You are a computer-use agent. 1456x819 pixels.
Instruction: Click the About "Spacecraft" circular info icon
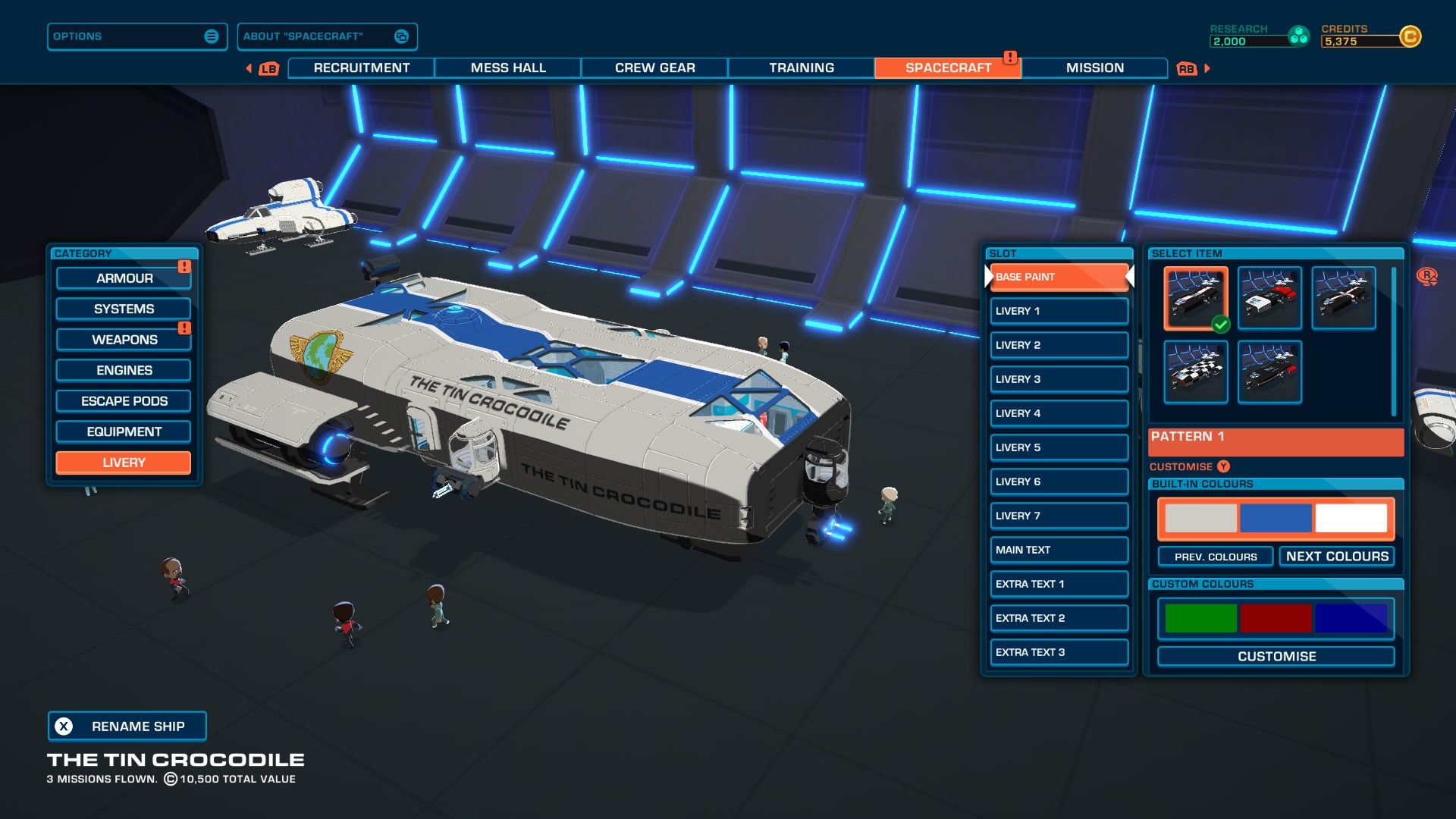pyautogui.click(x=401, y=36)
